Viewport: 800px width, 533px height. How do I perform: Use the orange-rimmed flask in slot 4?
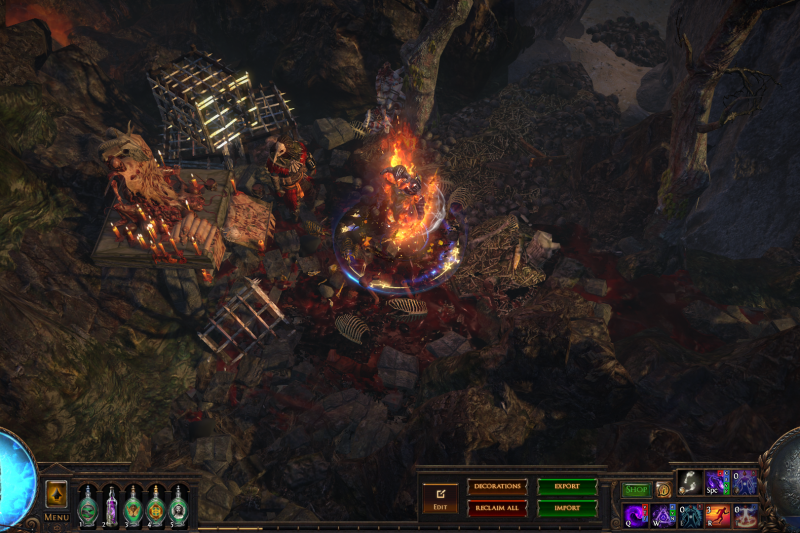(156, 504)
